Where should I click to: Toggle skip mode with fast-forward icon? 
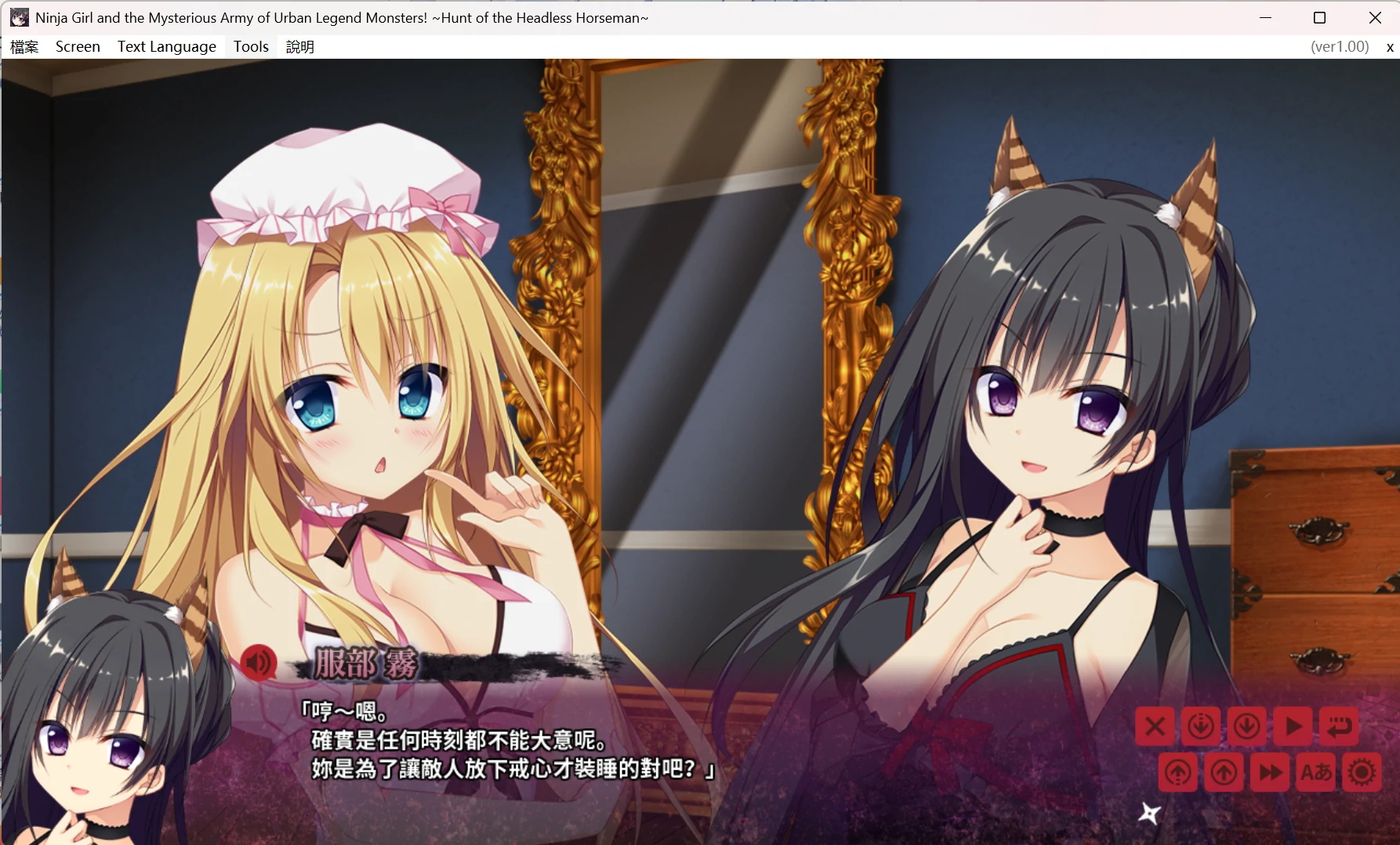pos(1270,772)
